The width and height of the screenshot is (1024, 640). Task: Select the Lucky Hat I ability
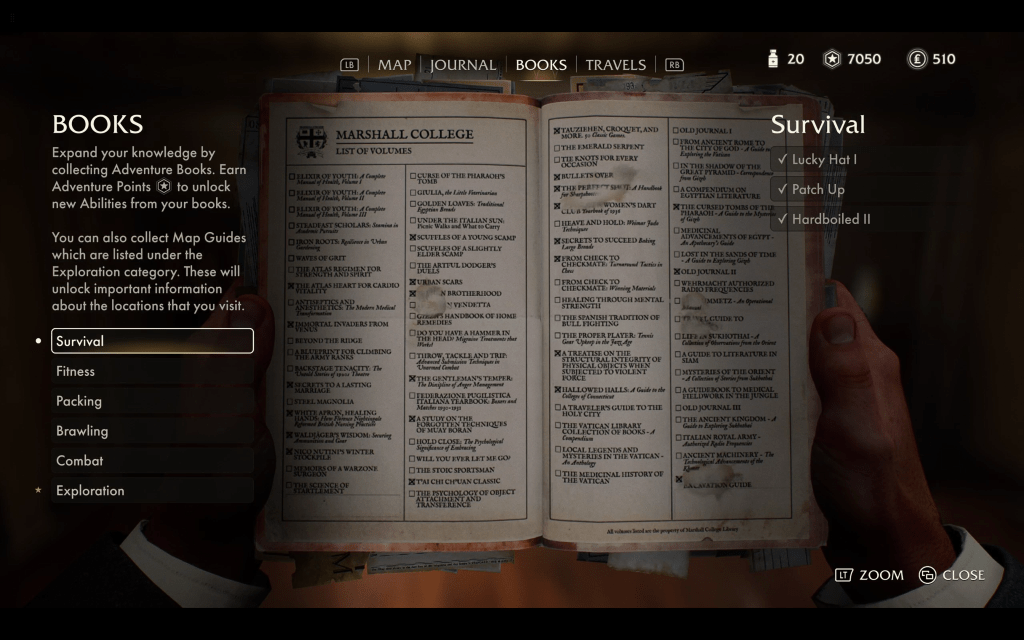pos(823,159)
